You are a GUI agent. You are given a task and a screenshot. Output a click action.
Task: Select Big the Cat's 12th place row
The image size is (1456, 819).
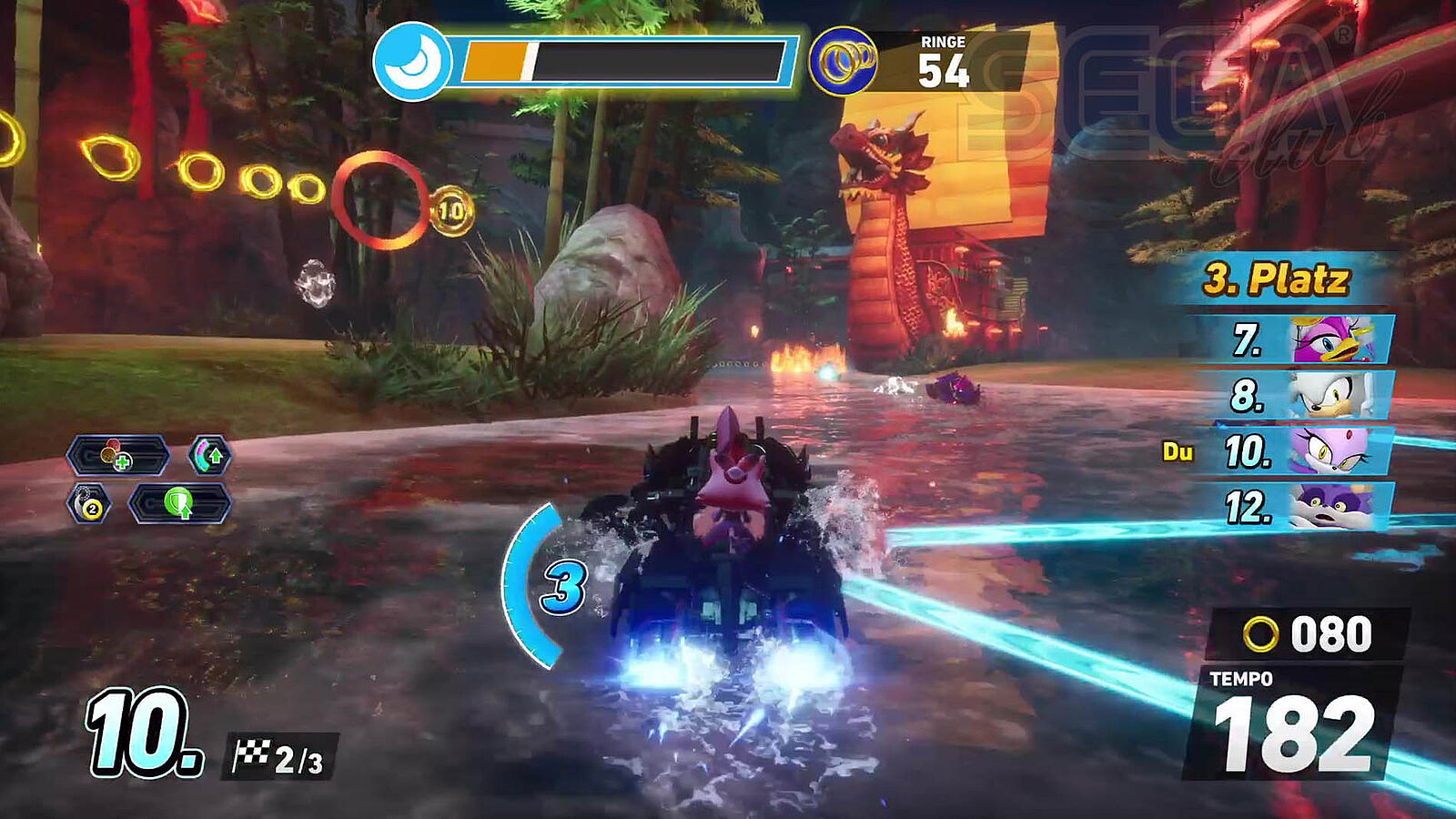1296,506
